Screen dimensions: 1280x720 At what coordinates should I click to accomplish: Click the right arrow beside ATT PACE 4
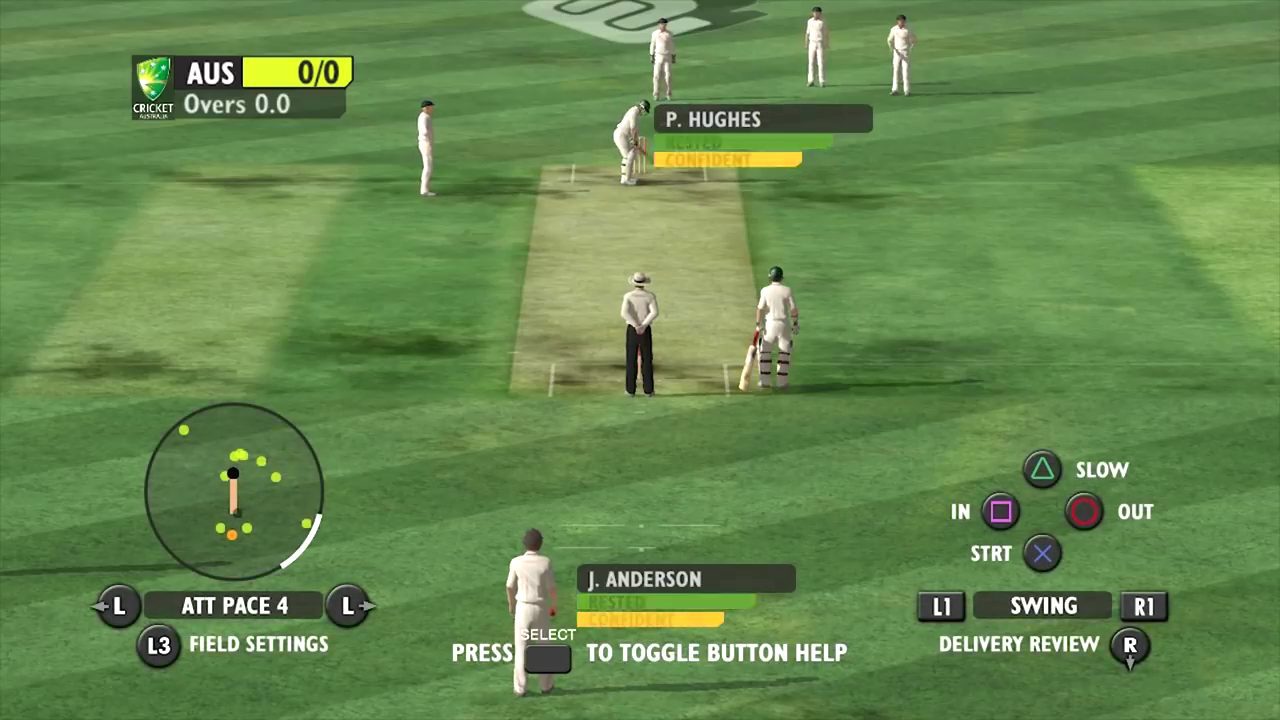349,606
